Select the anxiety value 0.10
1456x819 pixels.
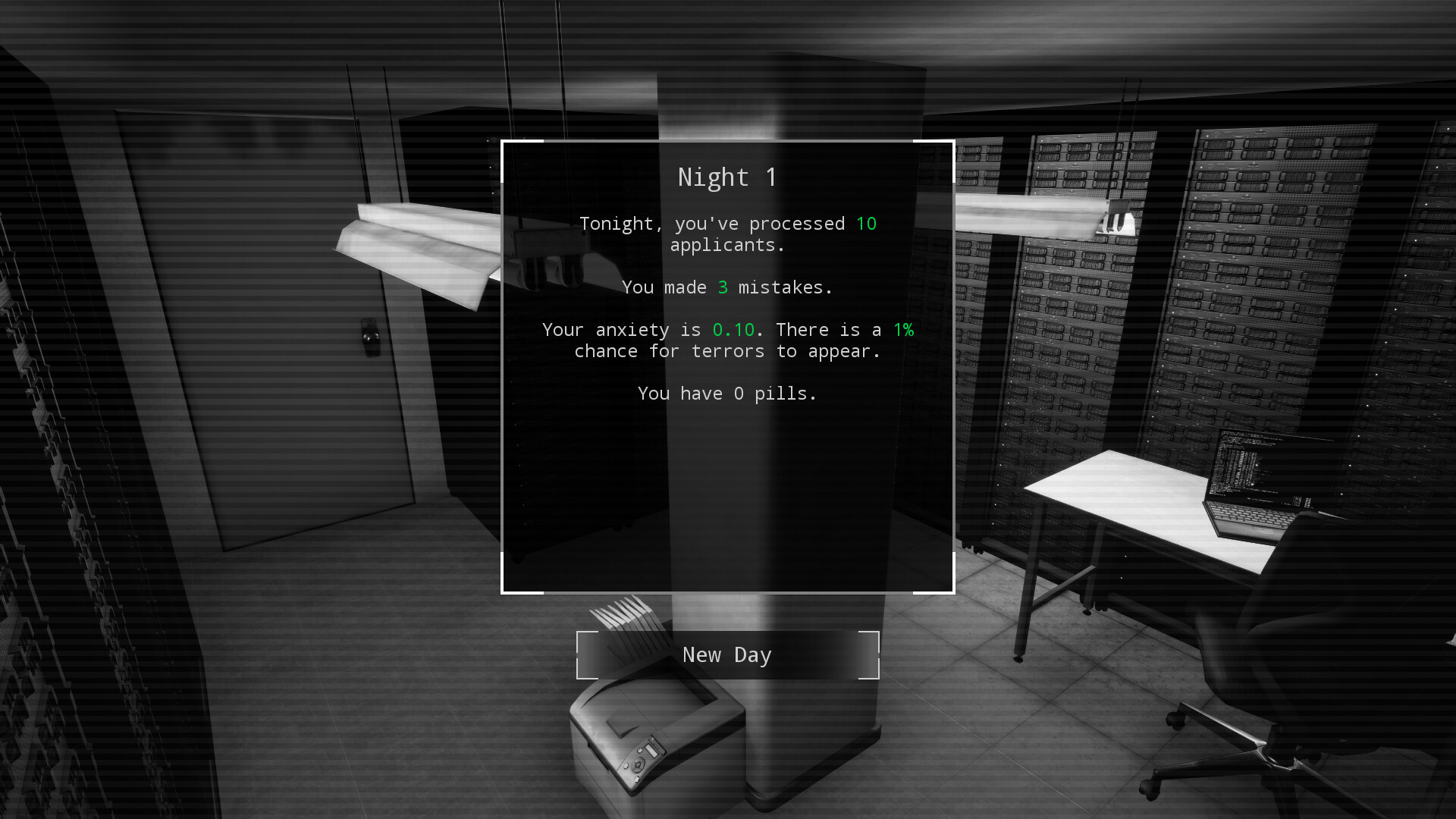[x=733, y=329]
